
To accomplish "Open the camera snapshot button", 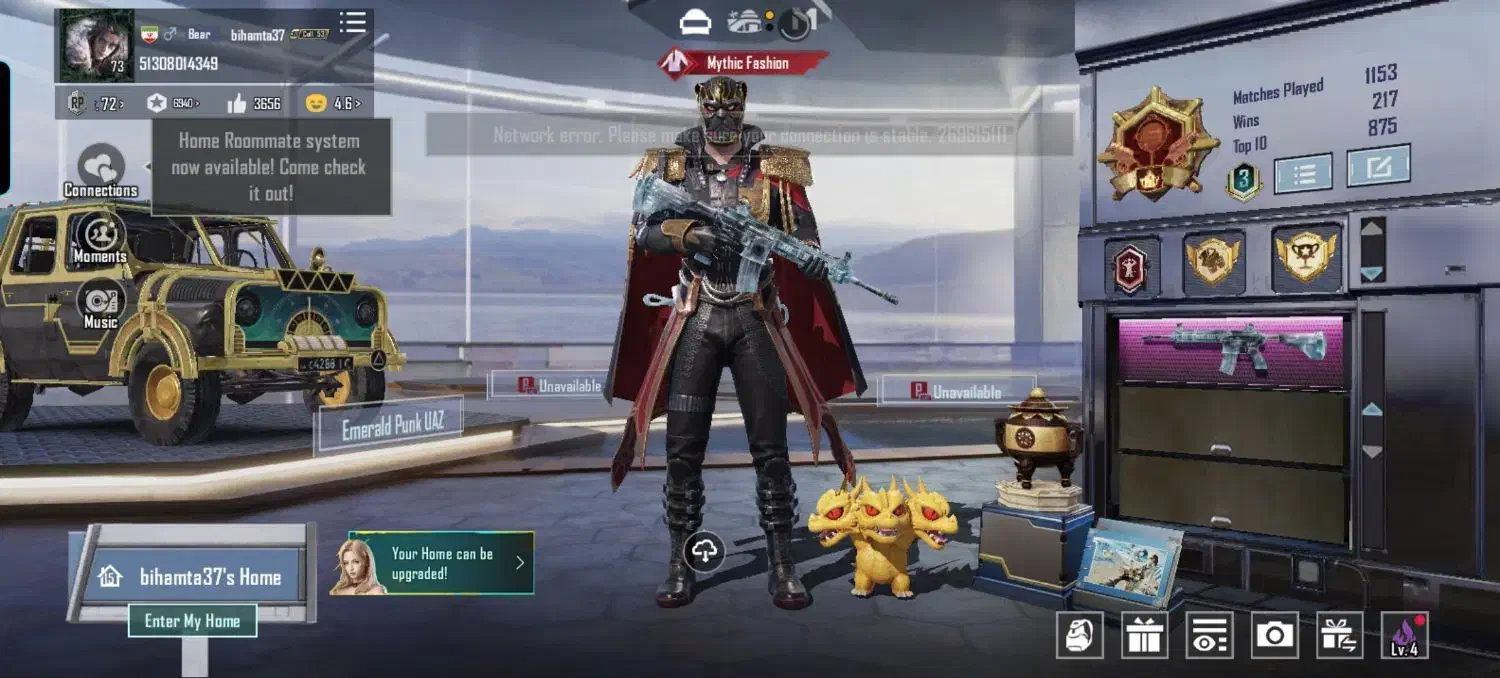I will pyautogui.click(x=1274, y=635).
